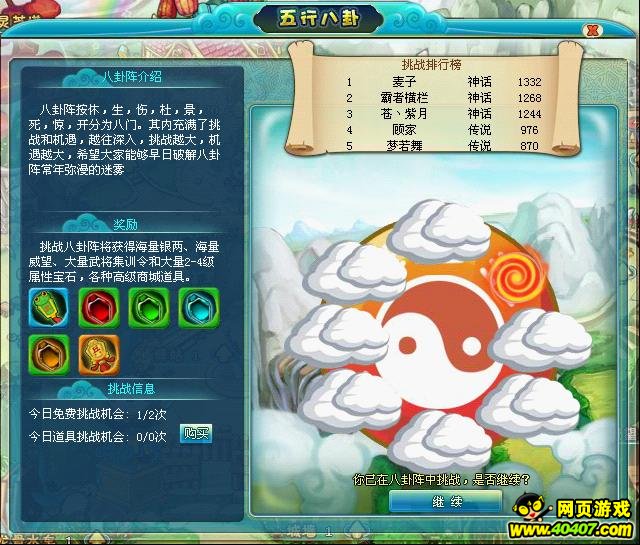Click the 继续 continue button
640x545 pixels.
pyautogui.click(x=444, y=501)
